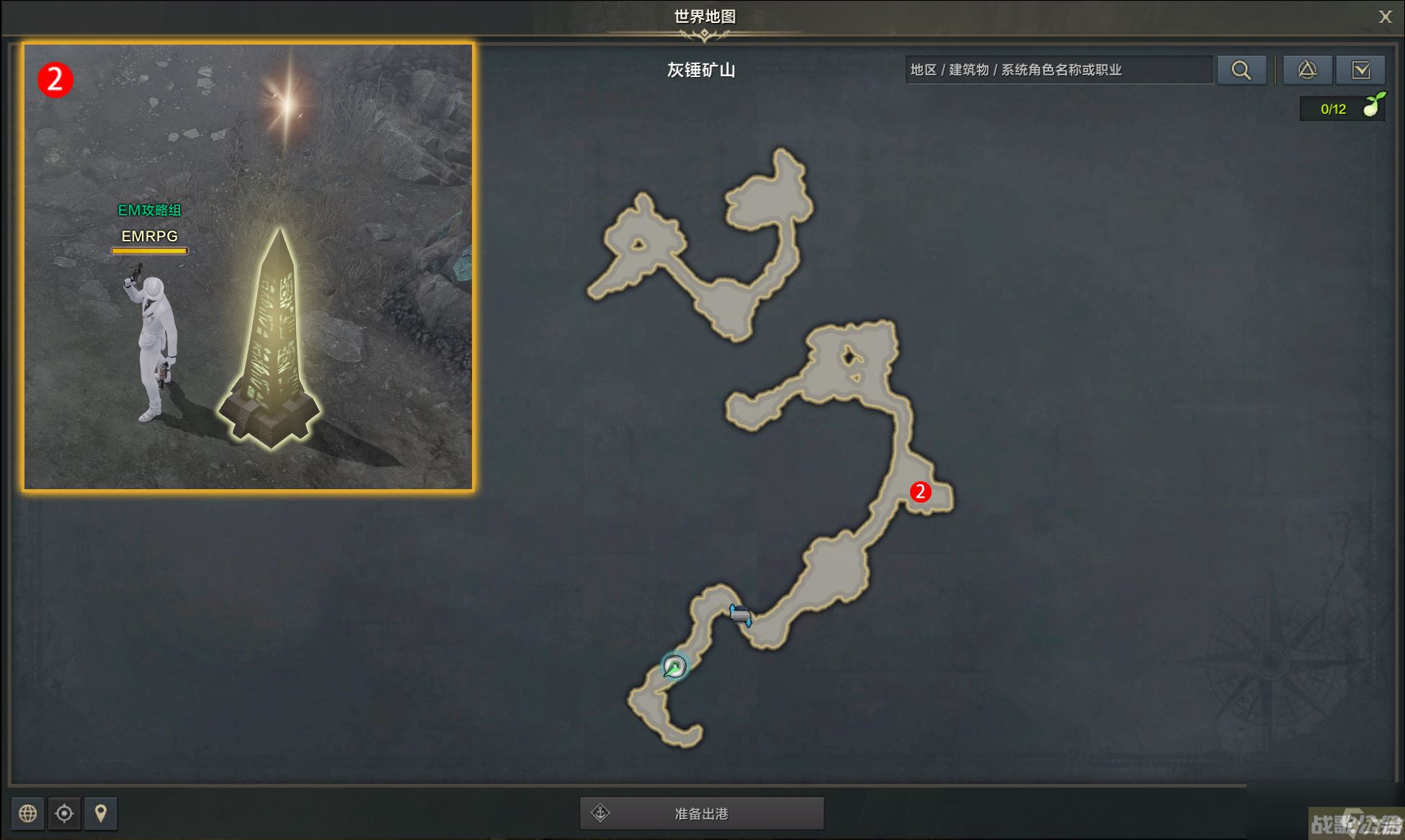Click the magnifying glass search button

(1241, 70)
